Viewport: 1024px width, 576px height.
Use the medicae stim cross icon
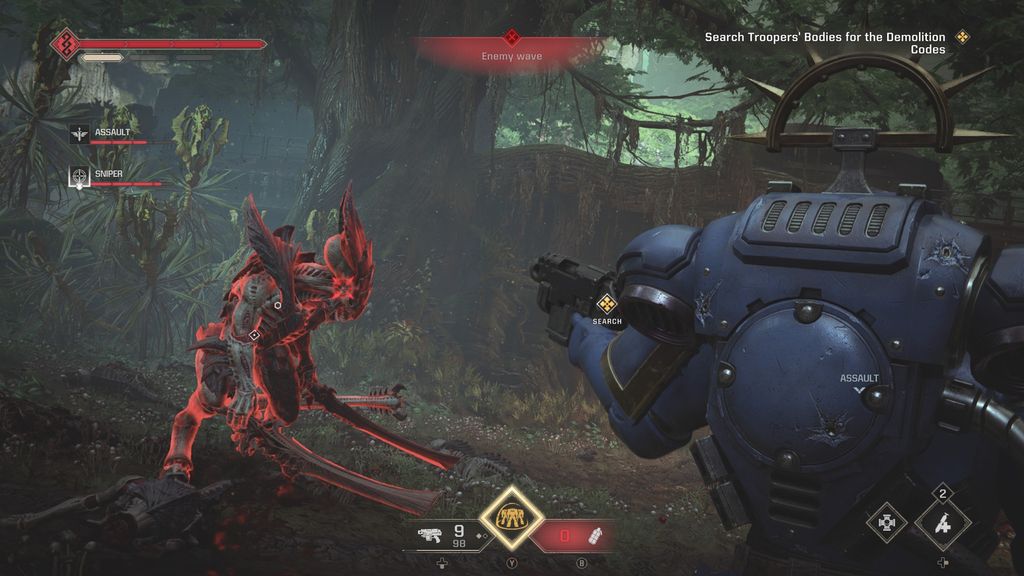(886, 522)
